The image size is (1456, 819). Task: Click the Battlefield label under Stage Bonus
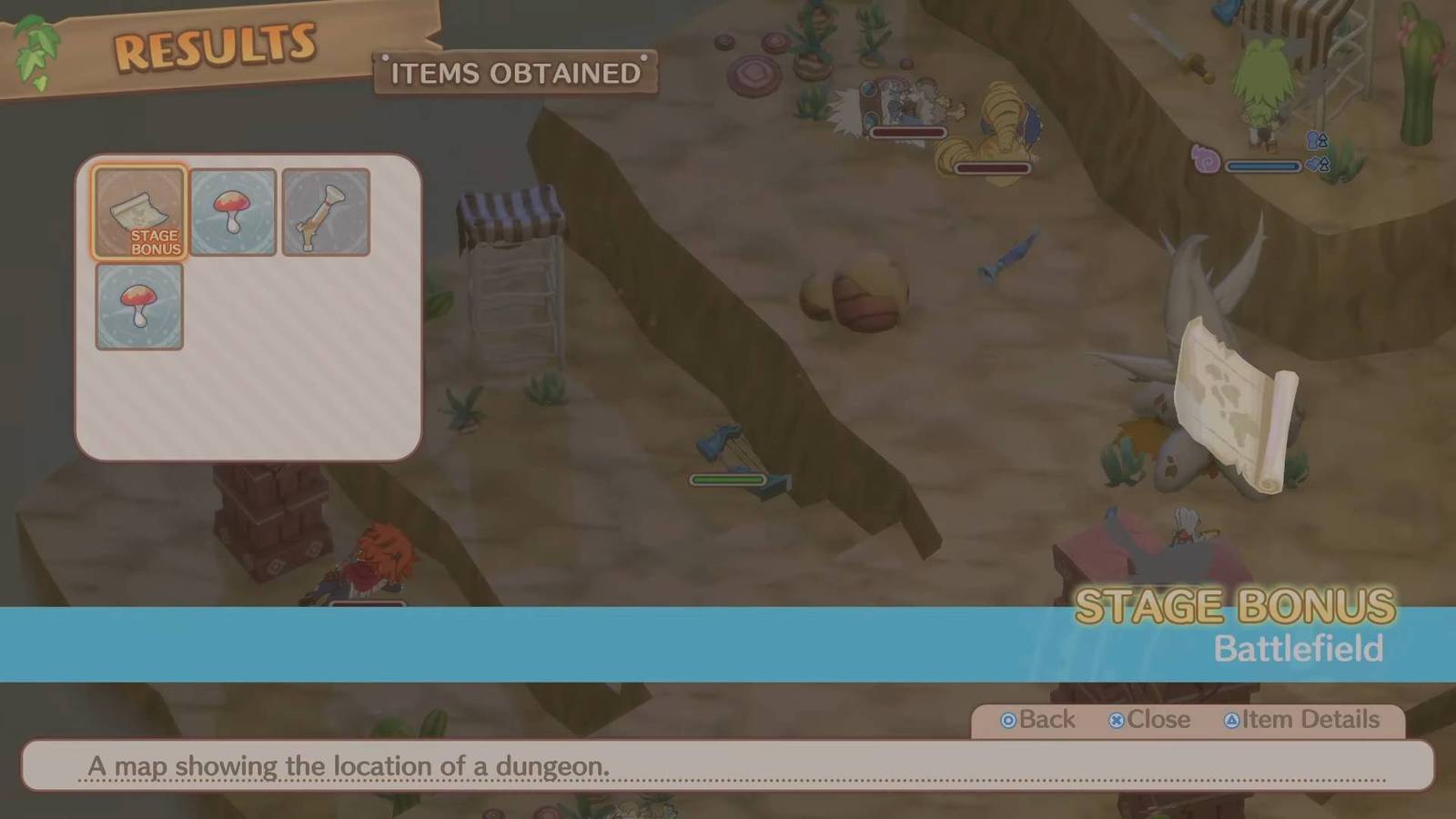pyautogui.click(x=1299, y=648)
